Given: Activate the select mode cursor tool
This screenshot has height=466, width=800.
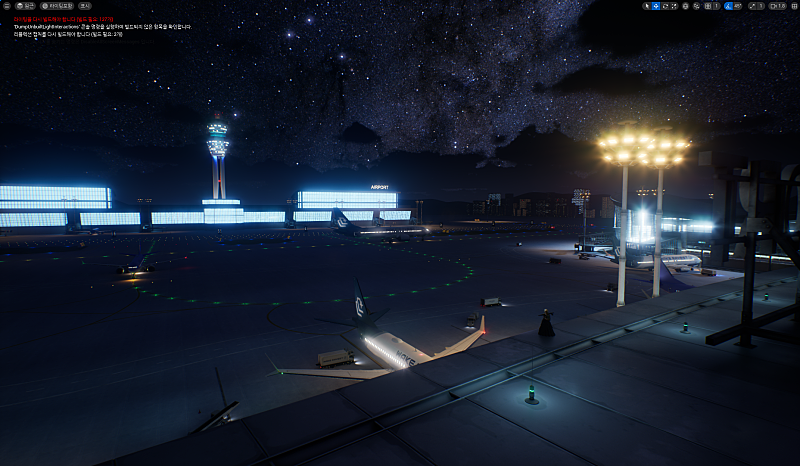Looking at the screenshot, I should click(x=647, y=6).
